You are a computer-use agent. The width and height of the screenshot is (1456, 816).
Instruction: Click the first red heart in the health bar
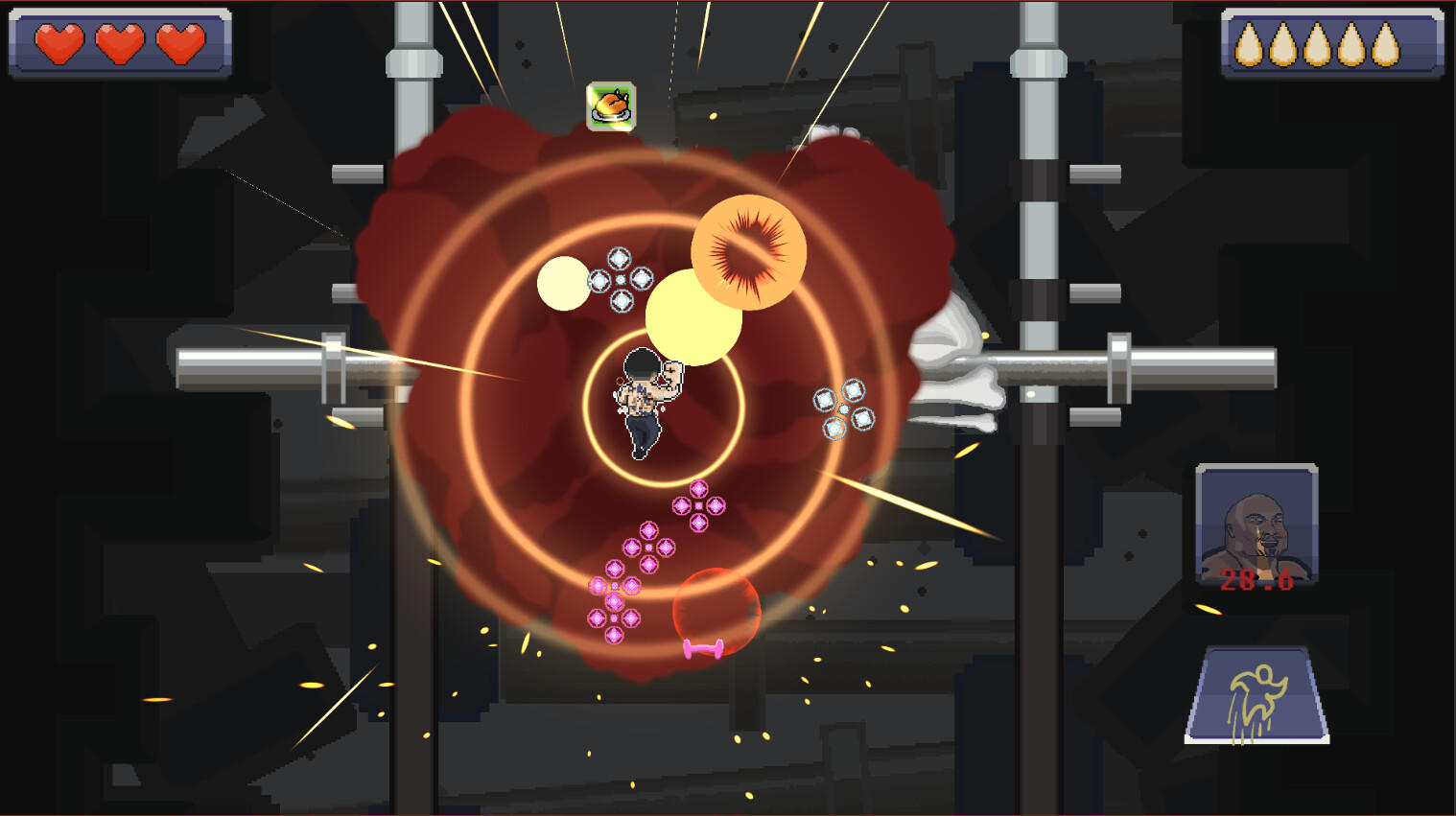59,42
